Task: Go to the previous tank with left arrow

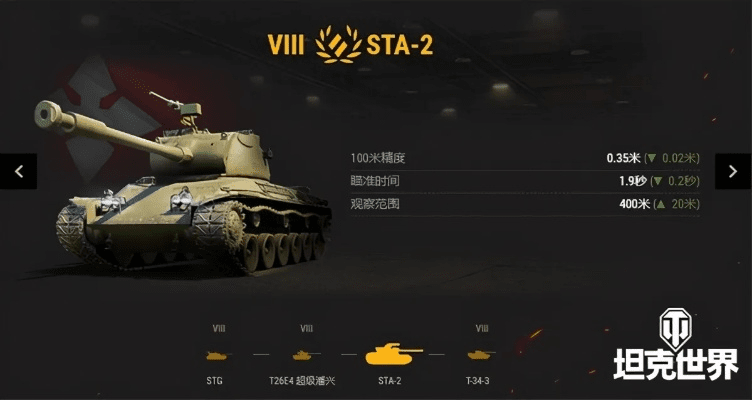Action: click(x=18, y=171)
